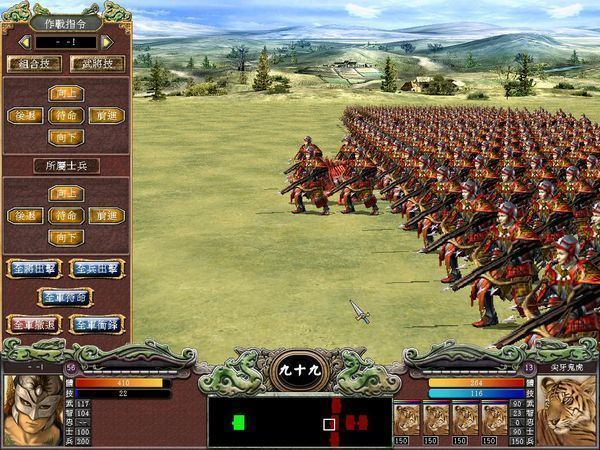The height and width of the screenshot is (450, 600).
Task: Click 前進 under 所屬士兵 soldiers section
Action: point(106,215)
